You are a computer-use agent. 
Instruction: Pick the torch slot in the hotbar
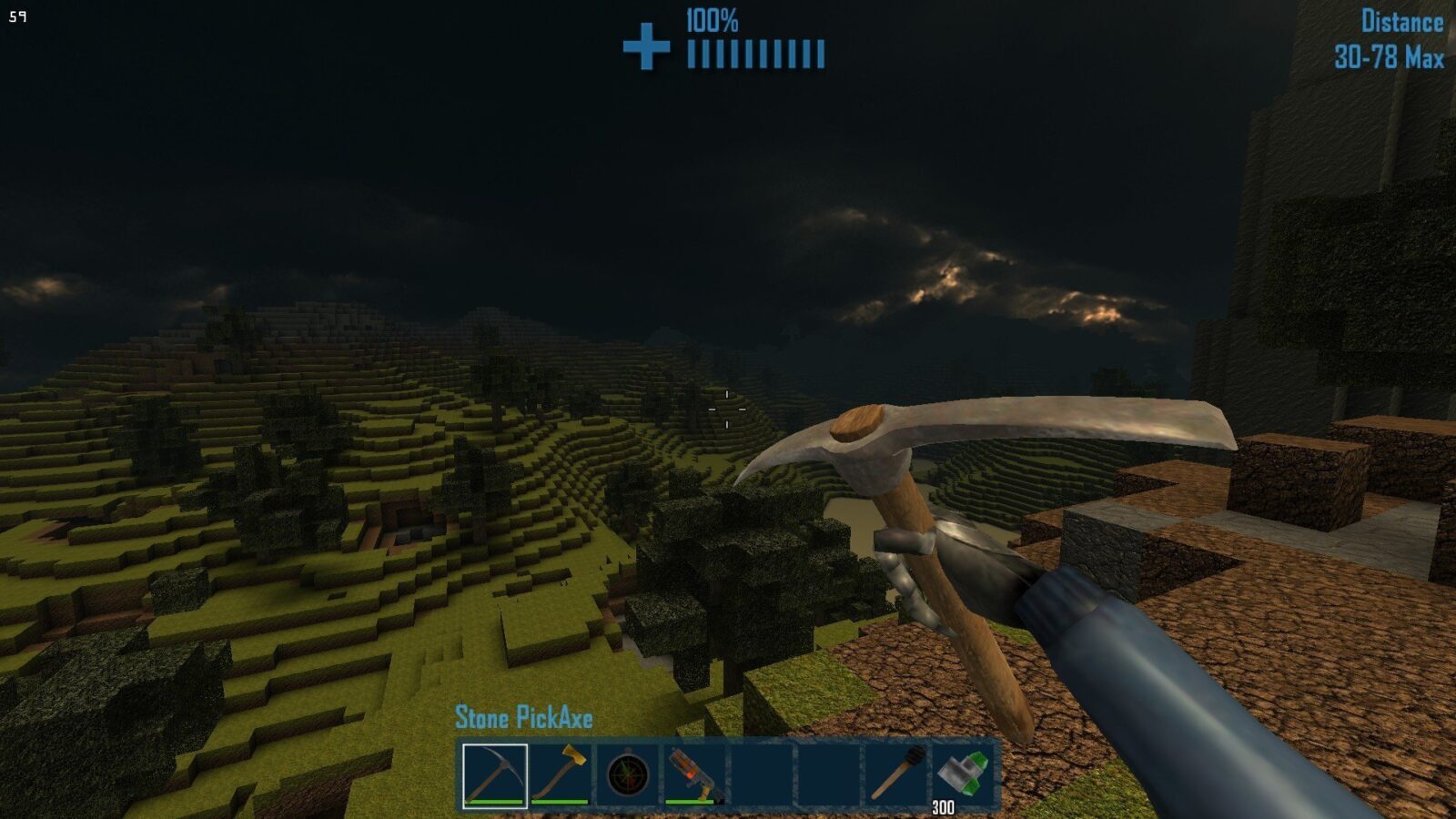896,775
